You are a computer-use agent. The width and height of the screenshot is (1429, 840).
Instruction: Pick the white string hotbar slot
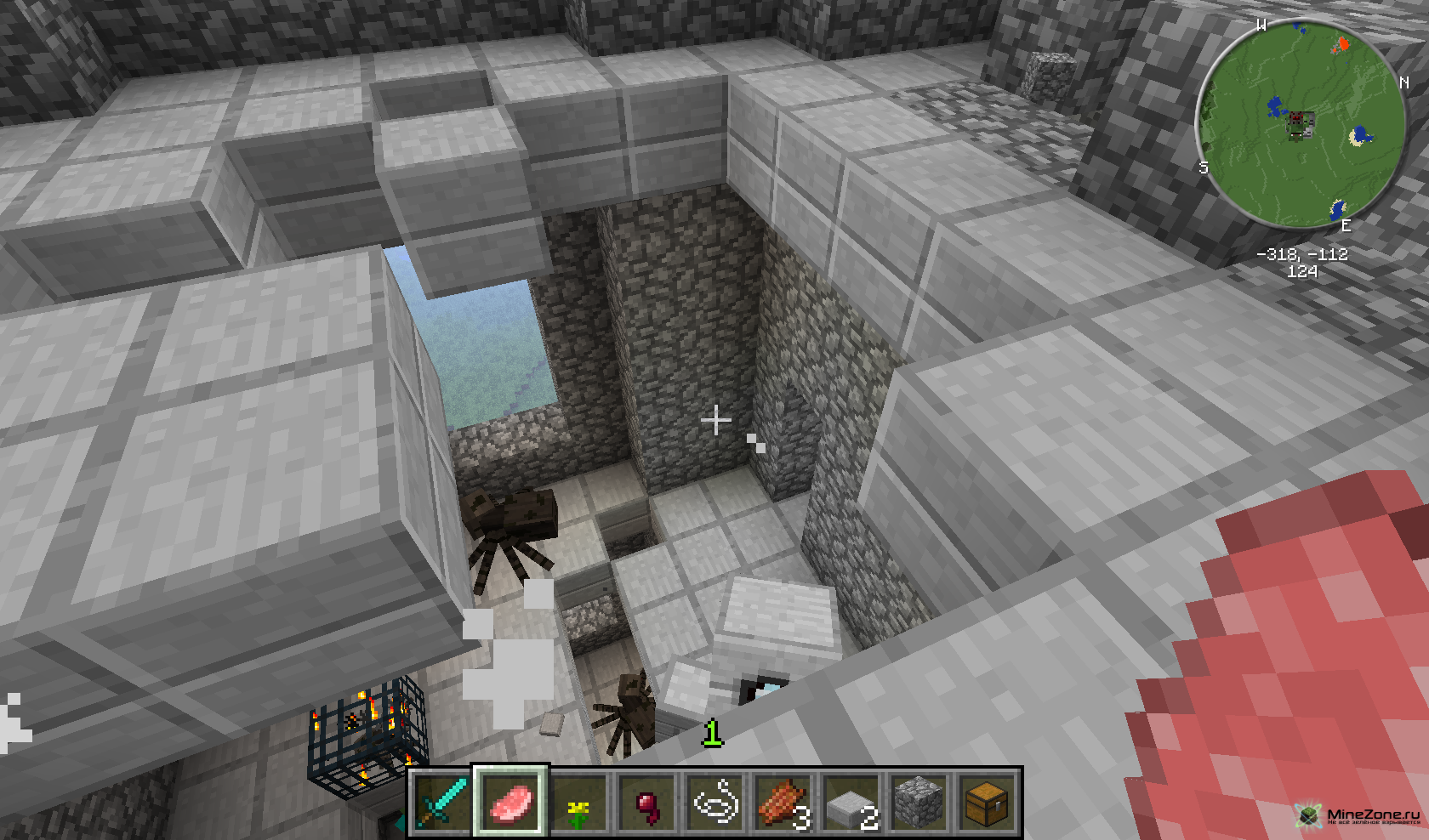click(x=714, y=803)
